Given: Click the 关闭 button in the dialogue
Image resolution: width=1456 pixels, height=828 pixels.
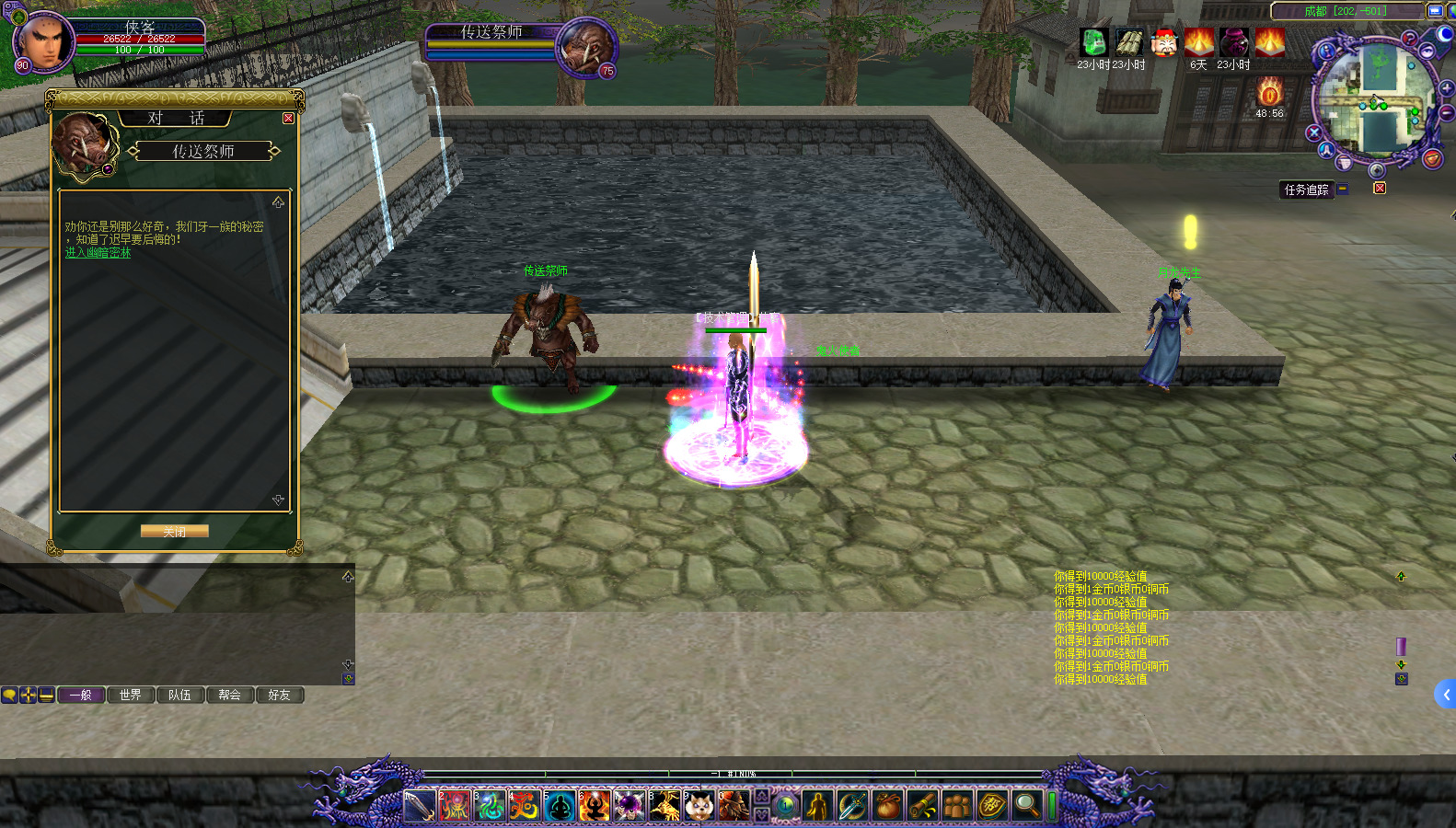Looking at the screenshot, I should point(174,532).
